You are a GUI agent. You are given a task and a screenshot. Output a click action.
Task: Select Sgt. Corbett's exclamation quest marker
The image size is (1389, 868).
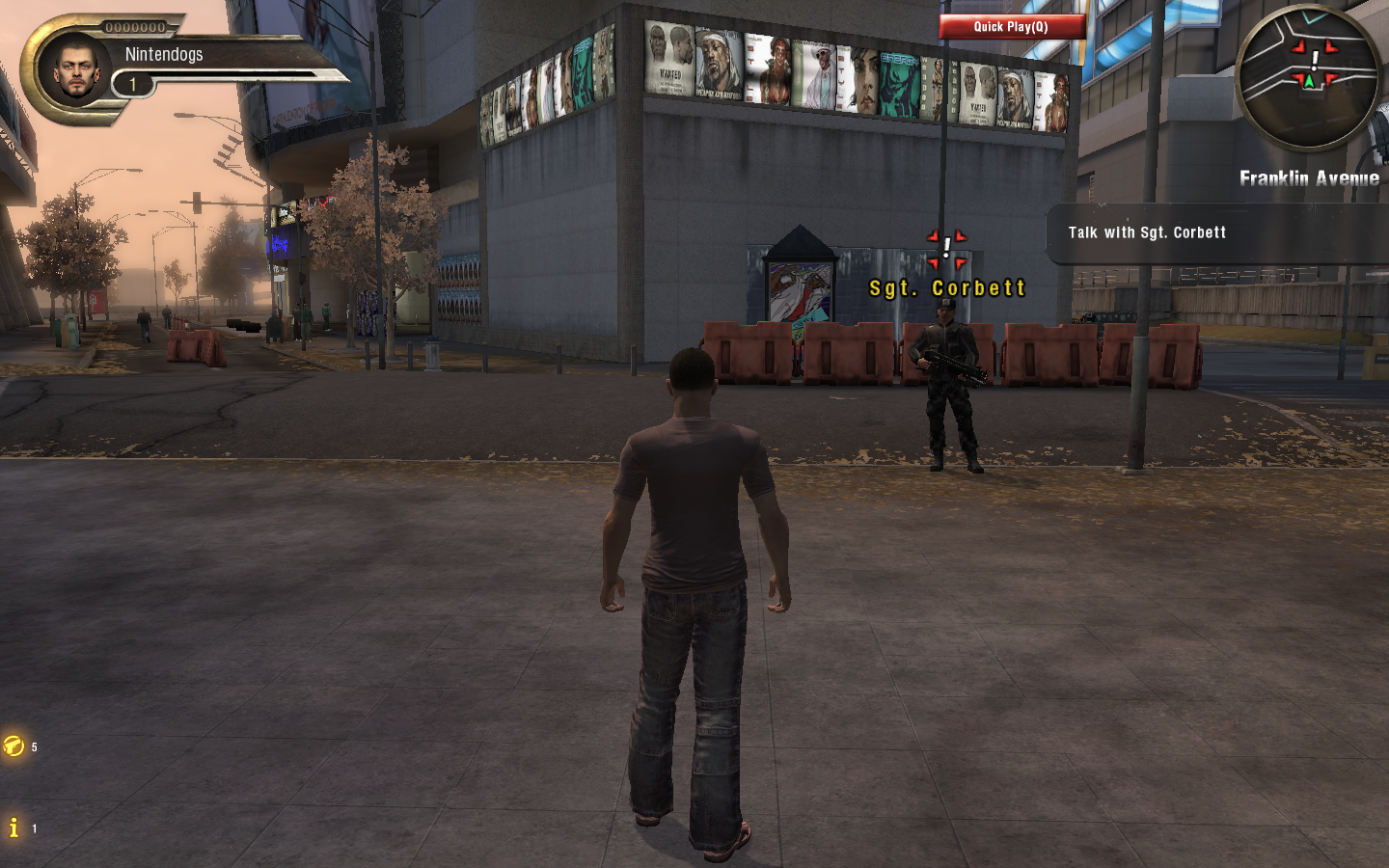[x=946, y=249]
